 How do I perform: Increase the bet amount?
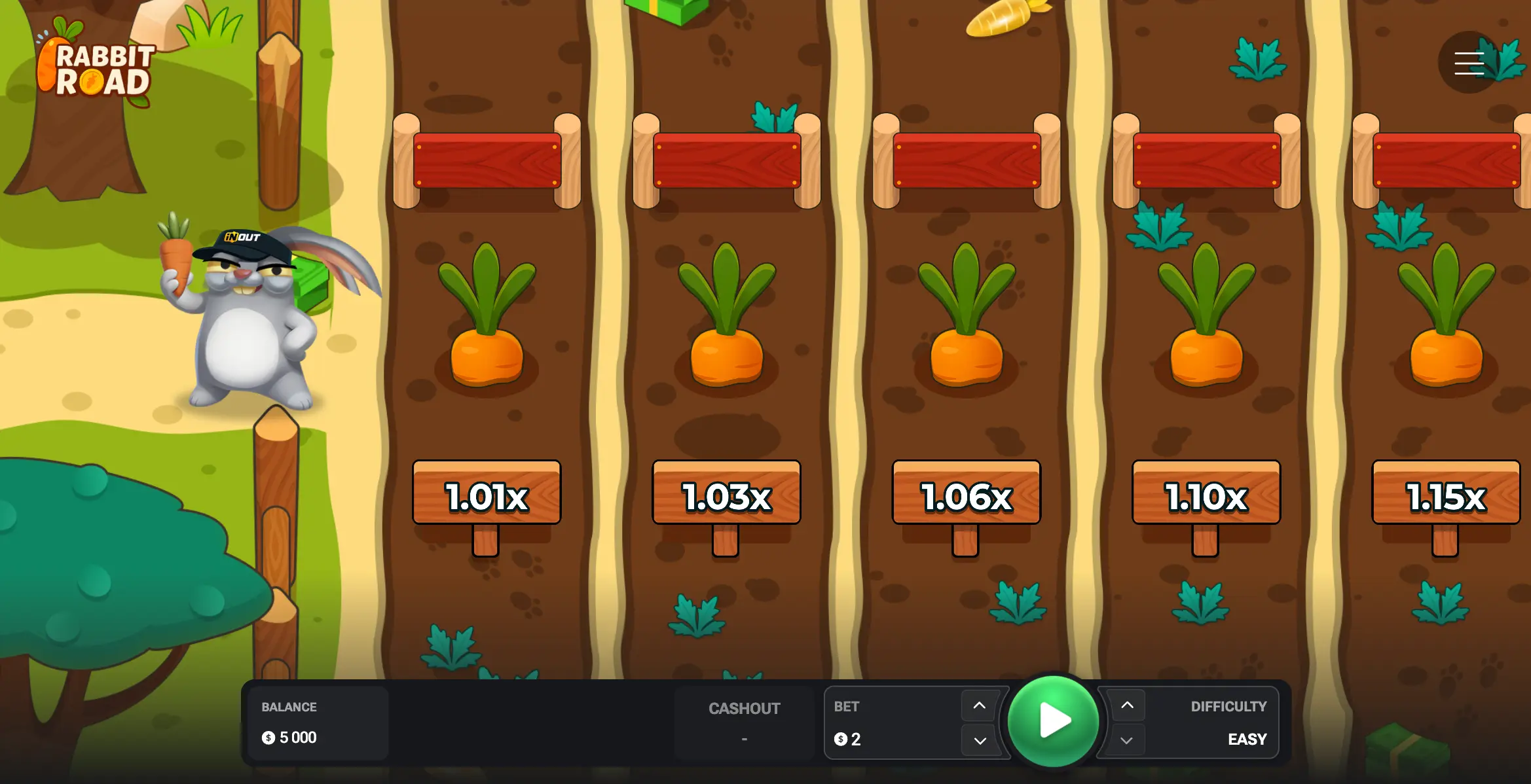[x=978, y=705]
